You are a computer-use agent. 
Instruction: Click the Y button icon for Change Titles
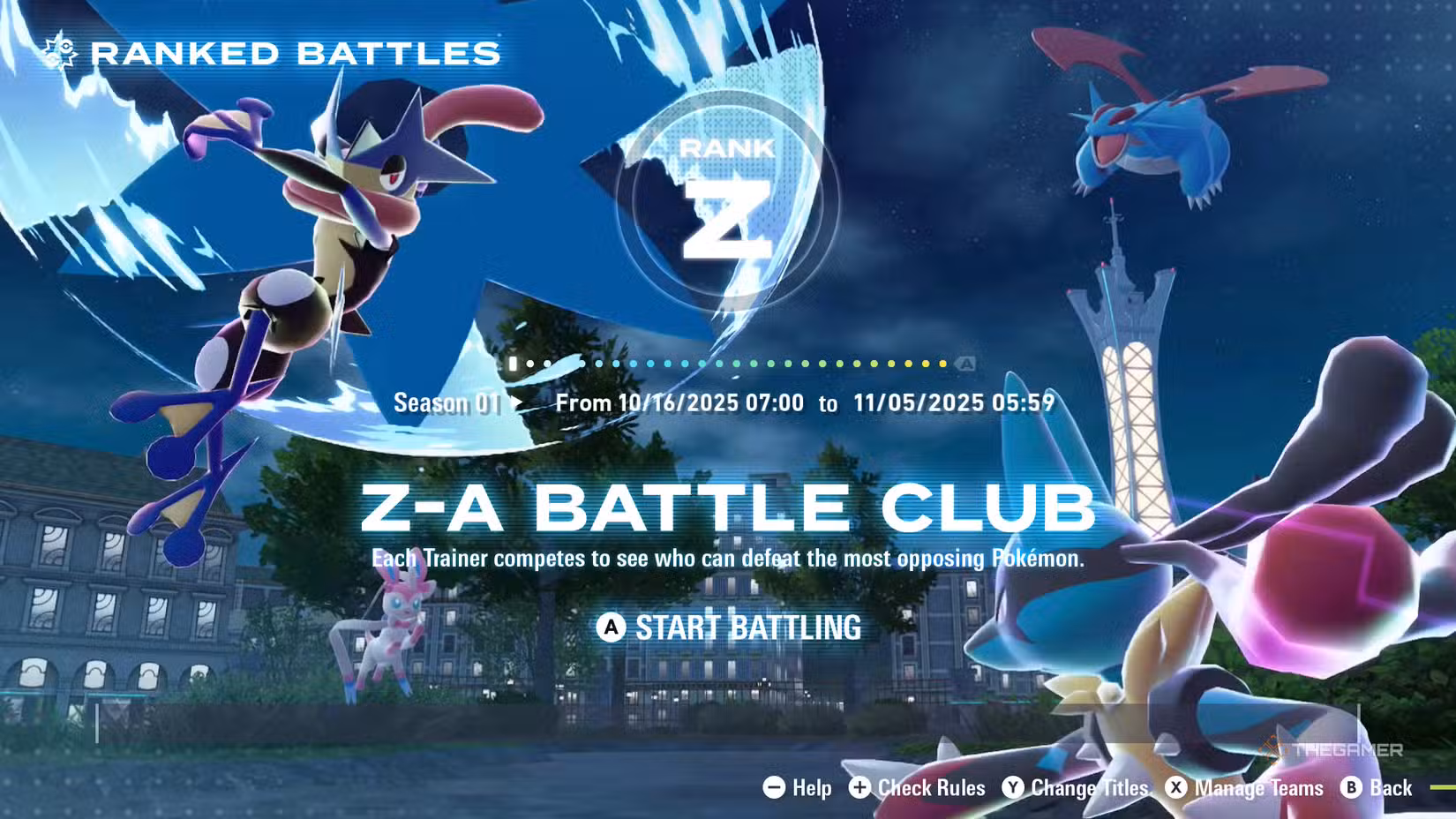tap(1015, 788)
